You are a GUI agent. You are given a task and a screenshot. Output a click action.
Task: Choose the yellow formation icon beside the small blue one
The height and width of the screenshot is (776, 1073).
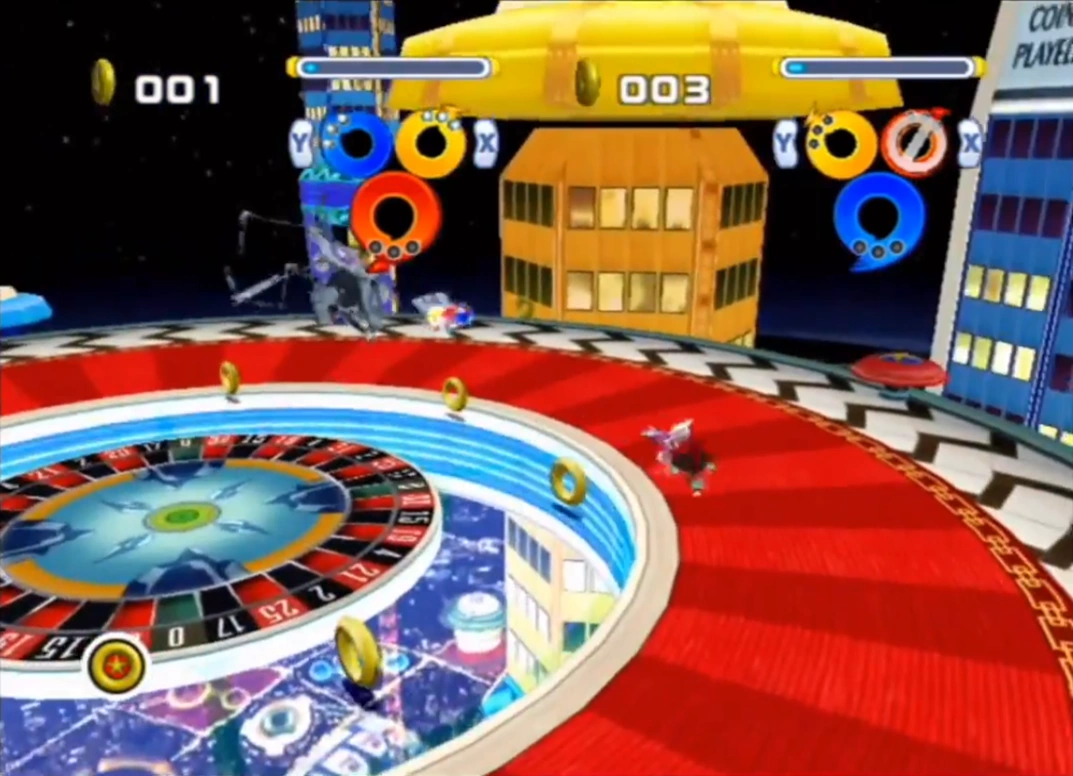coord(431,144)
